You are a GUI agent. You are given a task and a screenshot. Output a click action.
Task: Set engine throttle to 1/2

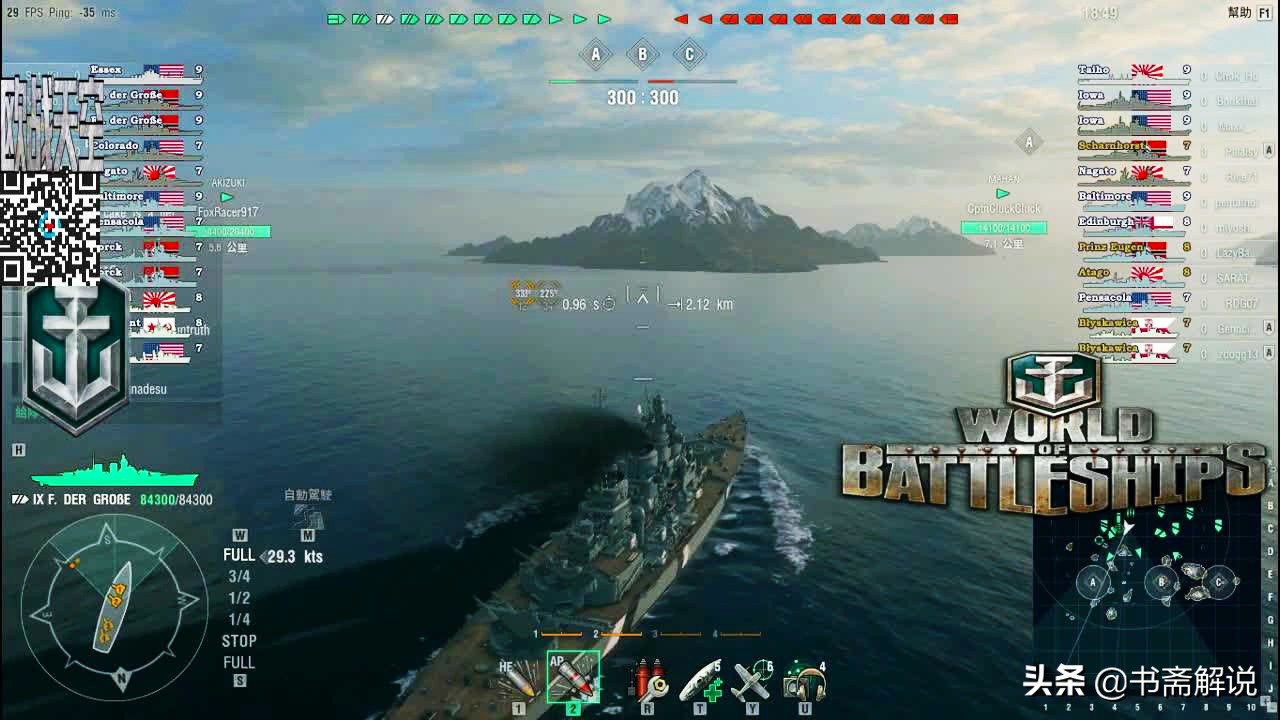pyautogui.click(x=239, y=598)
